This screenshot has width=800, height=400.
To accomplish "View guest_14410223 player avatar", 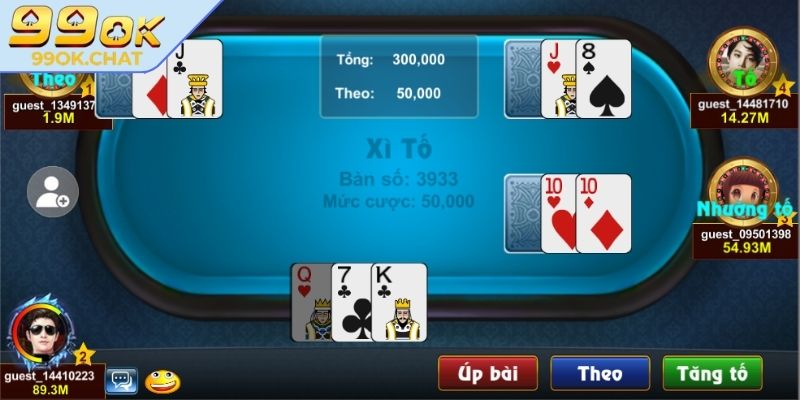I will [41, 336].
